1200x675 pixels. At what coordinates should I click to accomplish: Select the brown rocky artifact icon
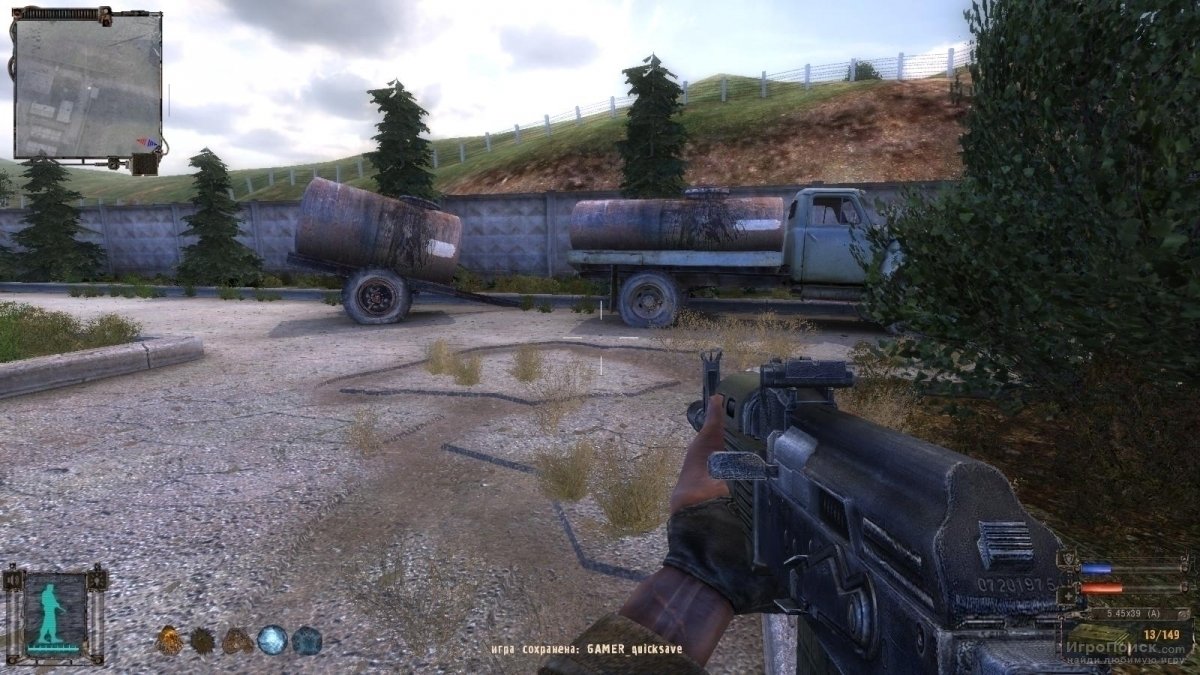click(x=237, y=639)
